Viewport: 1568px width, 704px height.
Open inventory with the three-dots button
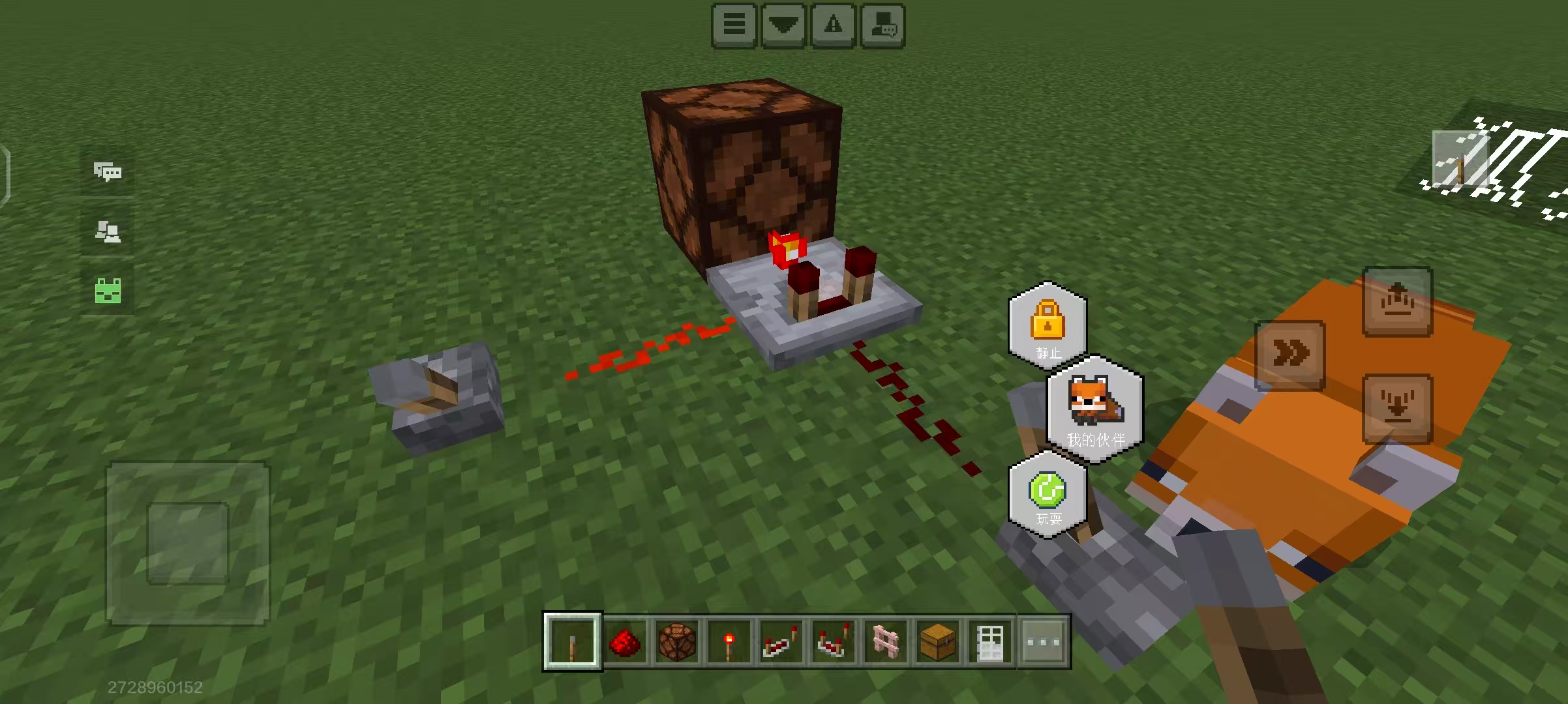[1043, 642]
